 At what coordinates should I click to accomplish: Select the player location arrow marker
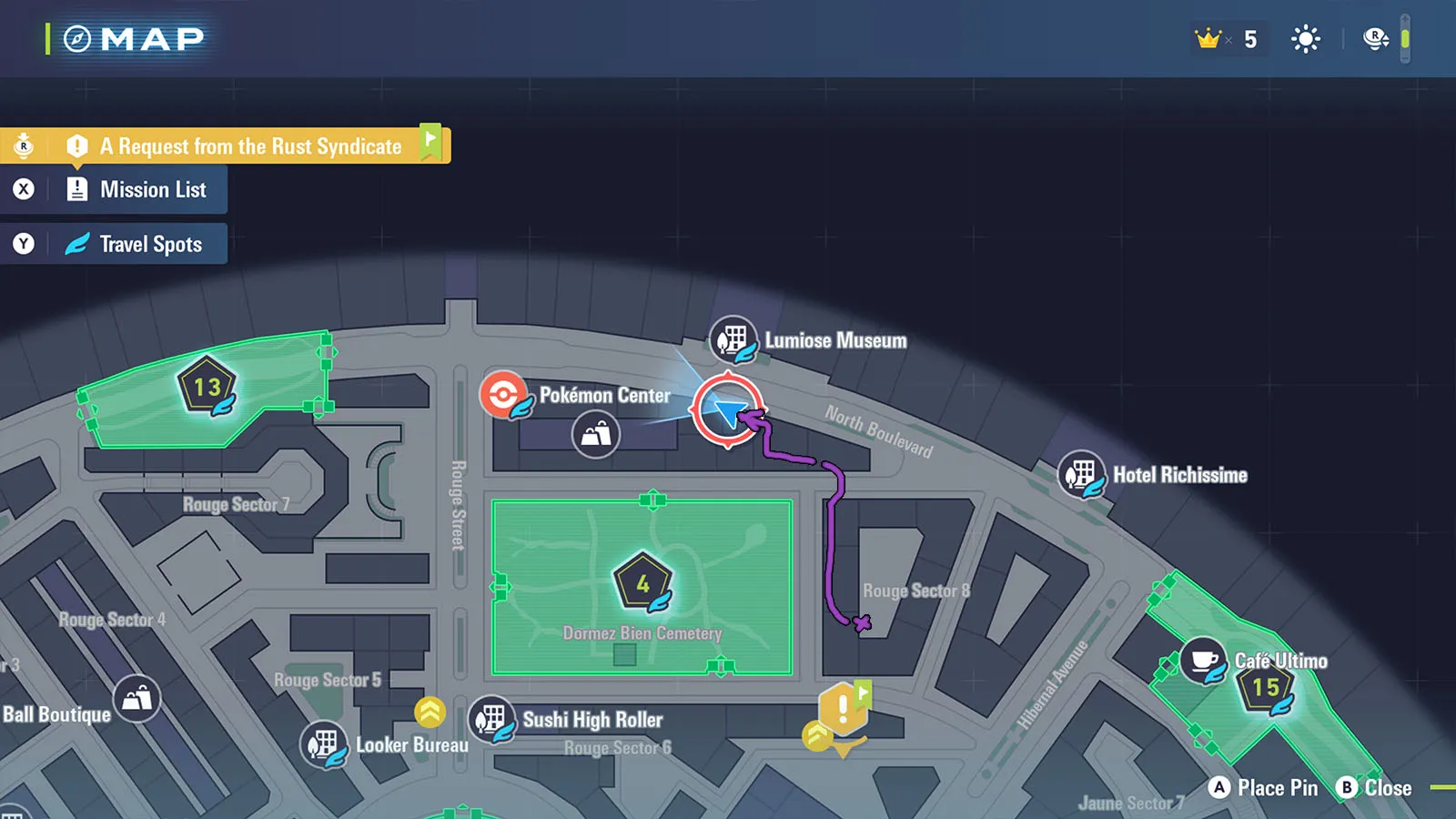pyautogui.click(x=727, y=410)
